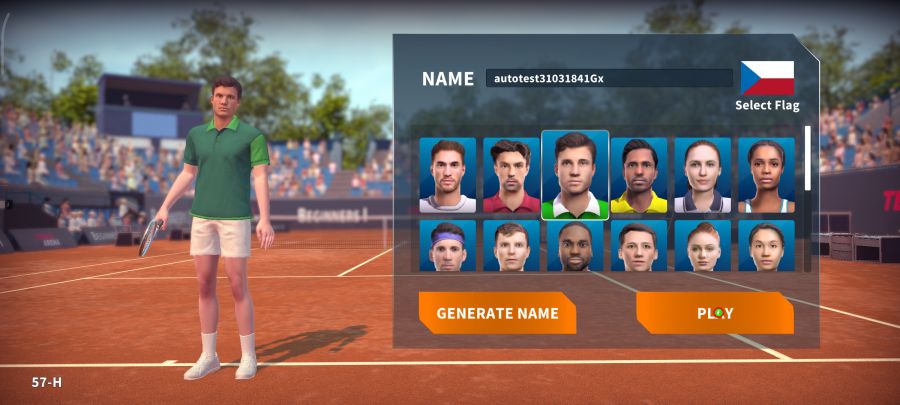This screenshot has height=405, width=900.
Task: Select the bearded dark-skinned man portrait
Action: [575, 246]
